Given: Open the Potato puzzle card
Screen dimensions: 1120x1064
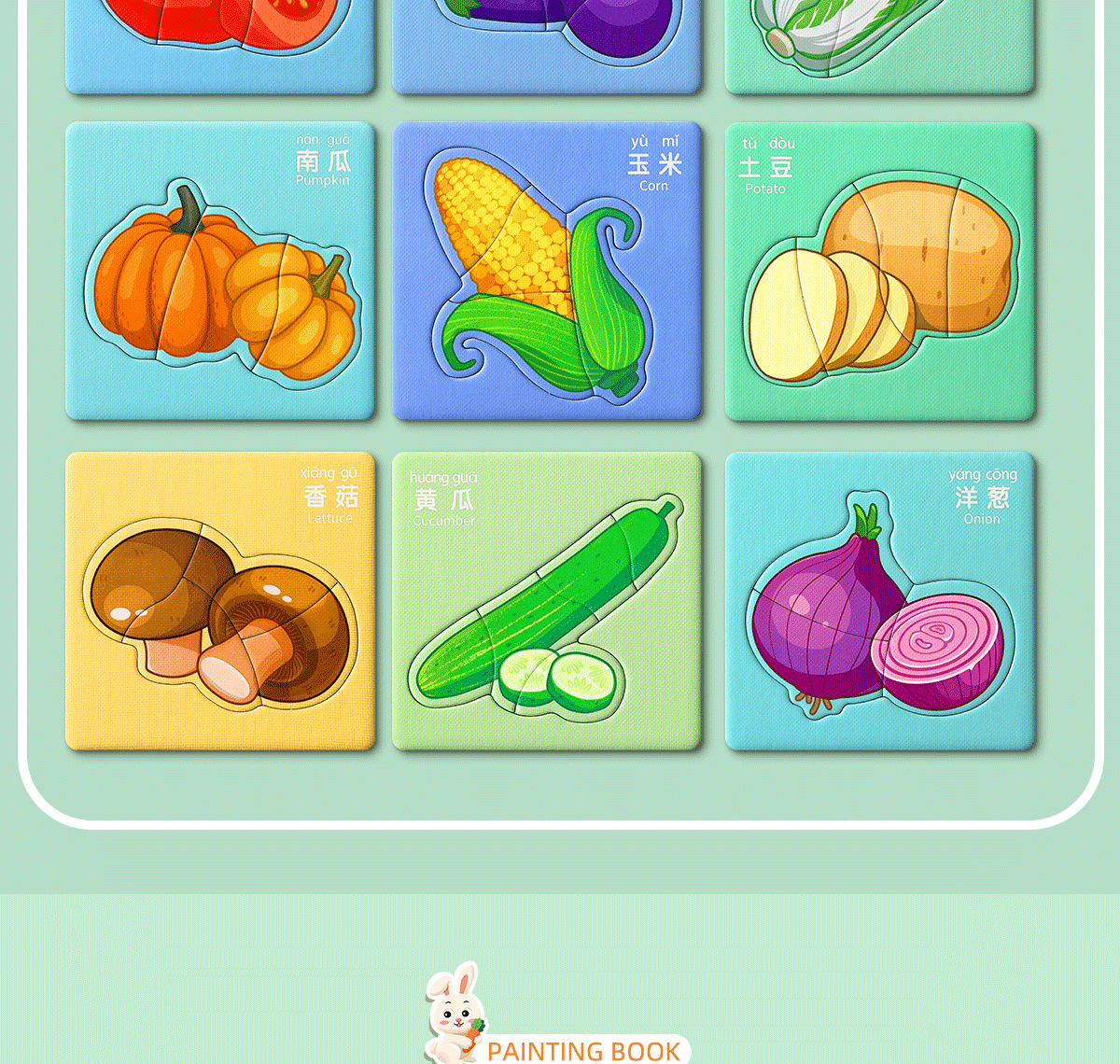Looking at the screenshot, I should click(x=880, y=271).
